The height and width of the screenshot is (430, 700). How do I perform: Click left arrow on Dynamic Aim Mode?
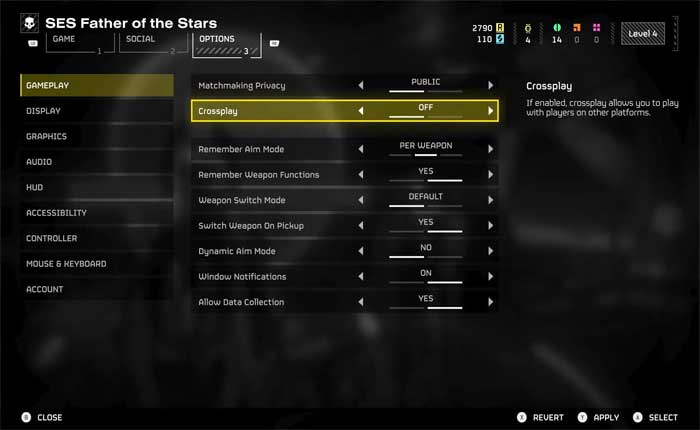(361, 252)
